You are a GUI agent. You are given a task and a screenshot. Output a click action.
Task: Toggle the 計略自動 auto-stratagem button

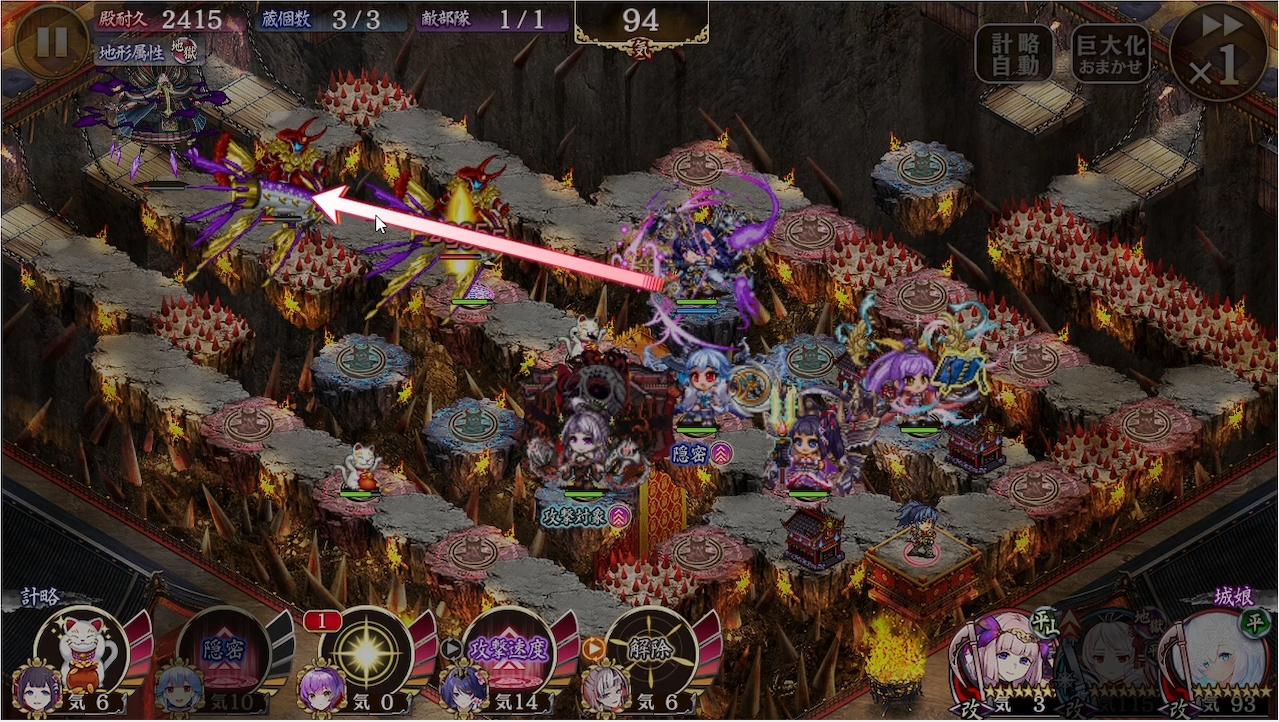pyautogui.click(x=1014, y=53)
